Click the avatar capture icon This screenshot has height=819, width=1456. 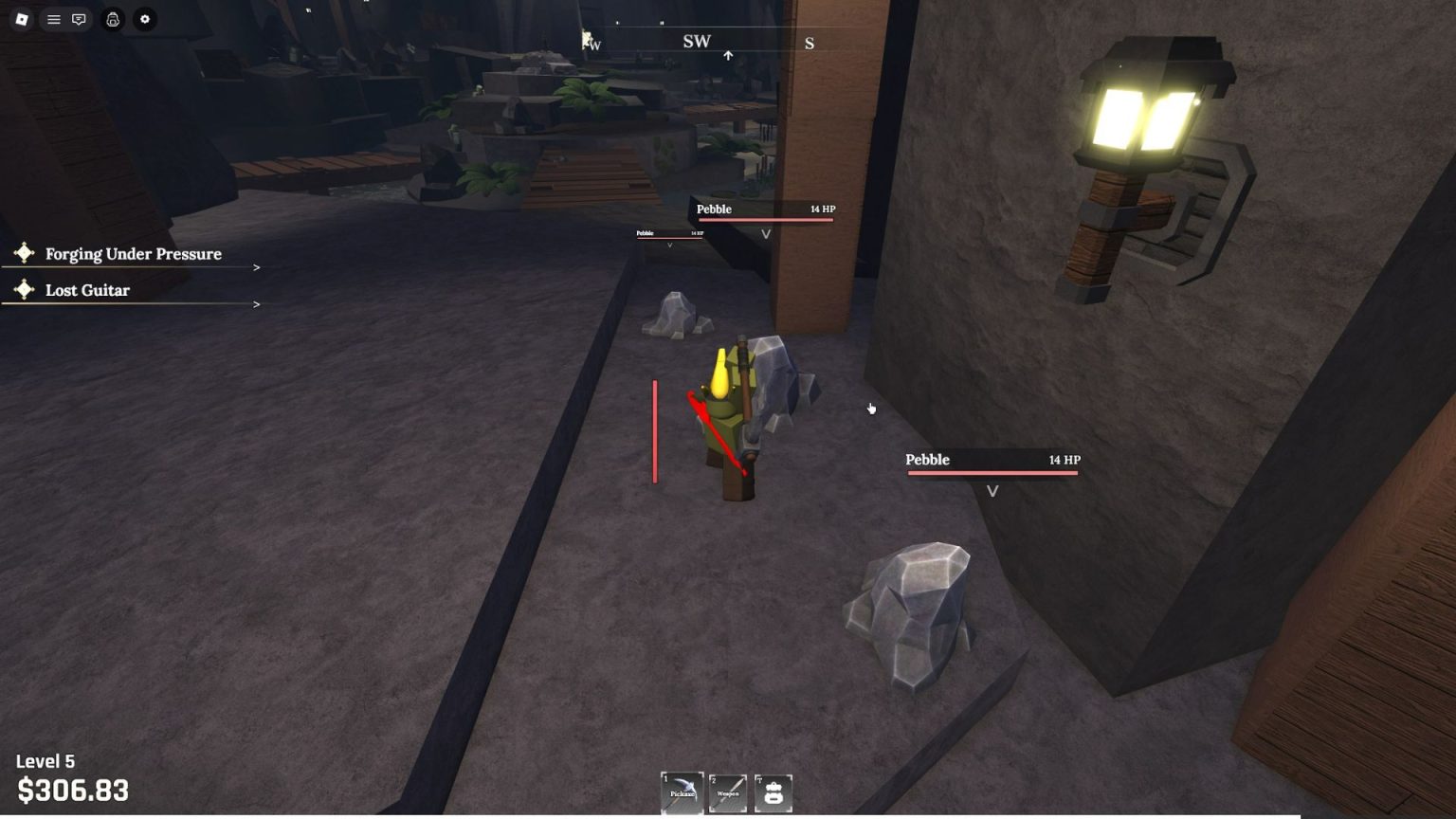click(112, 19)
